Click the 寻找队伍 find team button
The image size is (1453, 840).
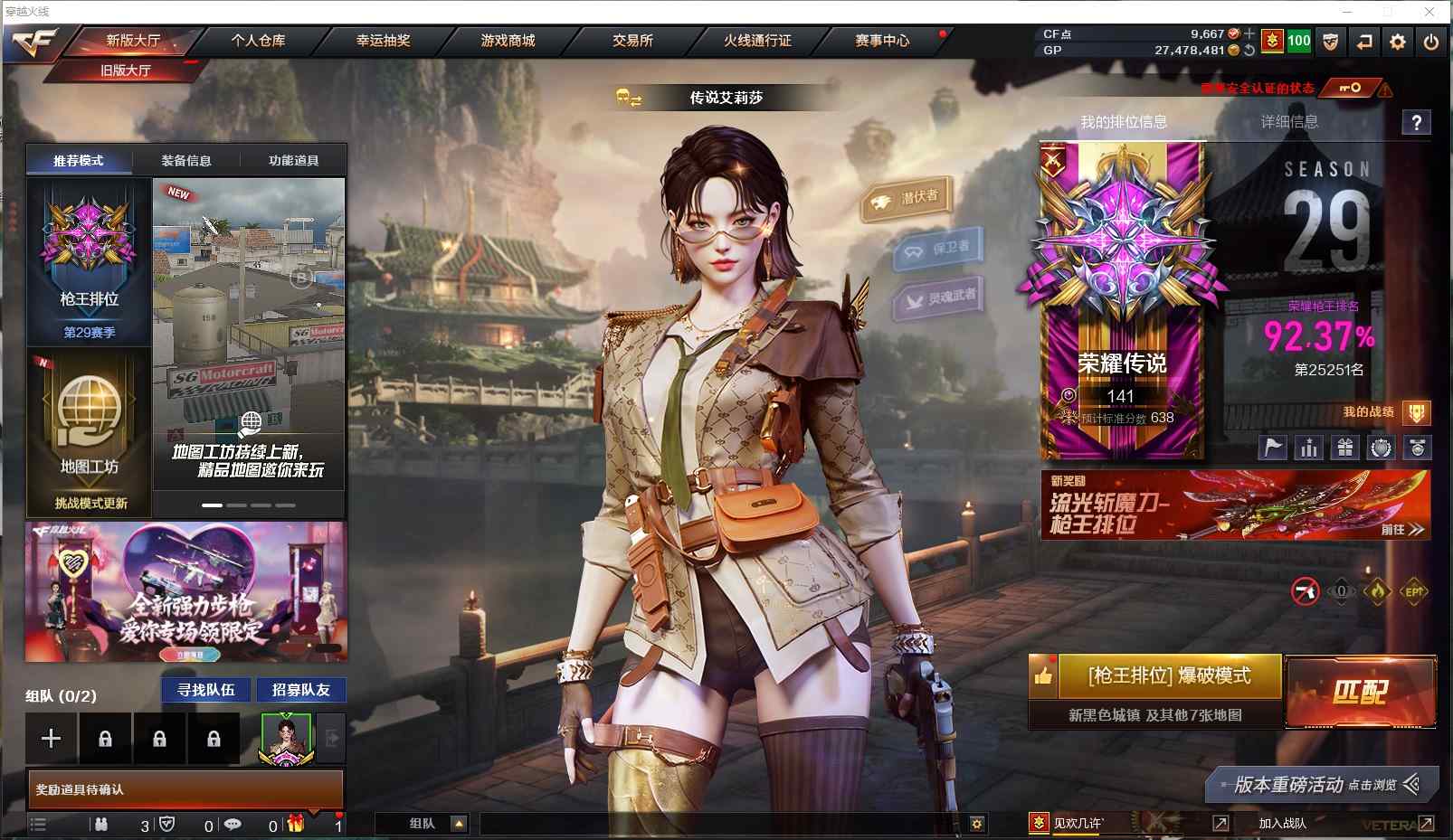coord(206,690)
